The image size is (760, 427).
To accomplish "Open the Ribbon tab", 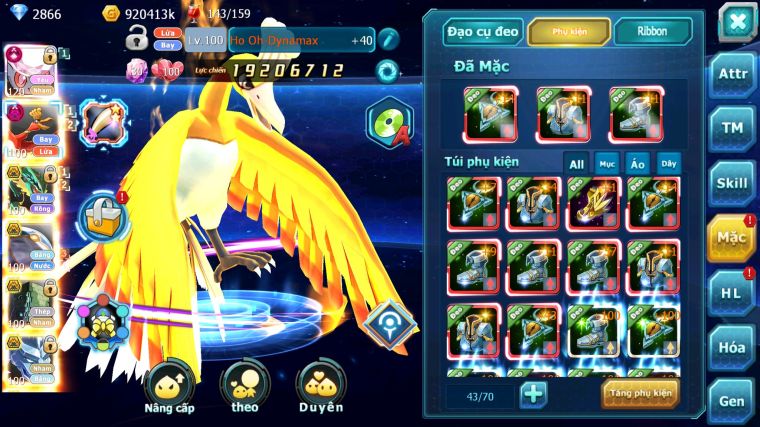I will point(652,32).
